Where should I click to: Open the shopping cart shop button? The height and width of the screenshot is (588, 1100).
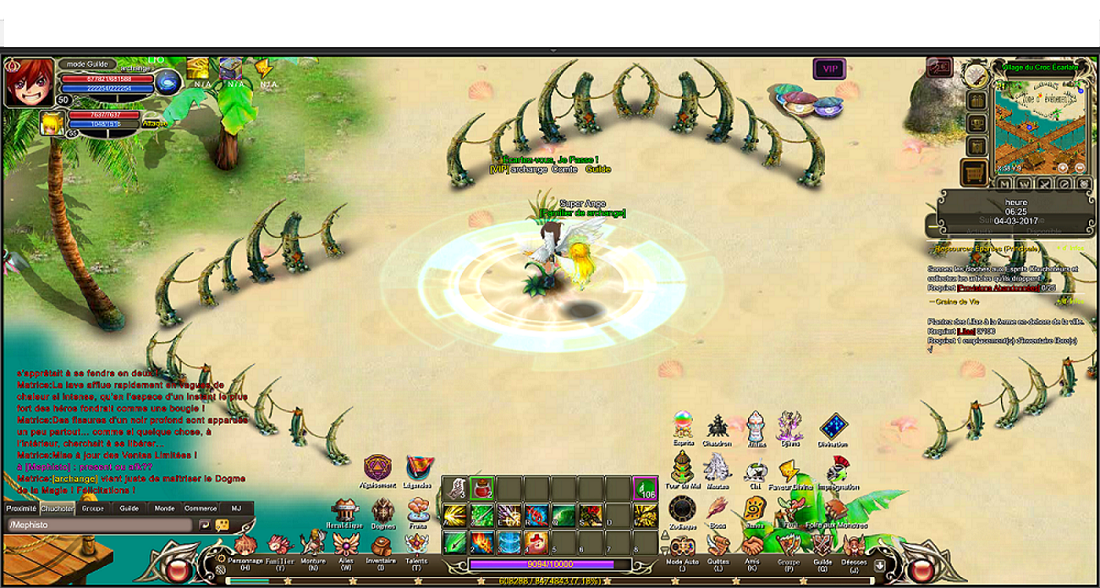coord(973,174)
